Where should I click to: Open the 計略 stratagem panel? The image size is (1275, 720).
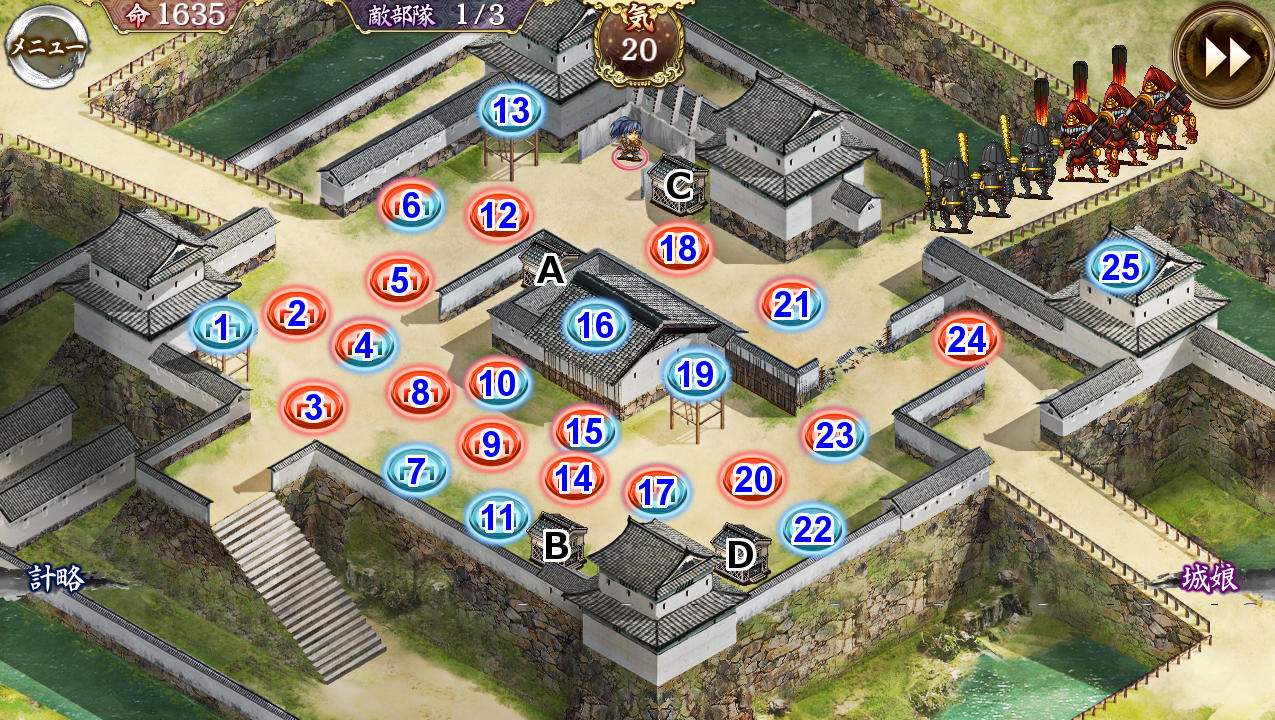point(57,578)
